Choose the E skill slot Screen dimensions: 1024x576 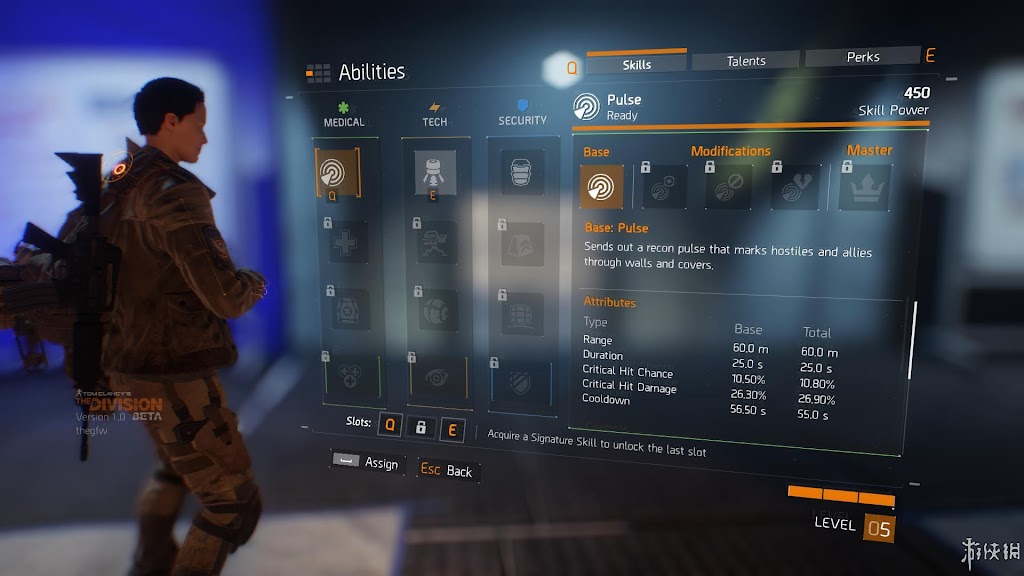tap(452, 429)
